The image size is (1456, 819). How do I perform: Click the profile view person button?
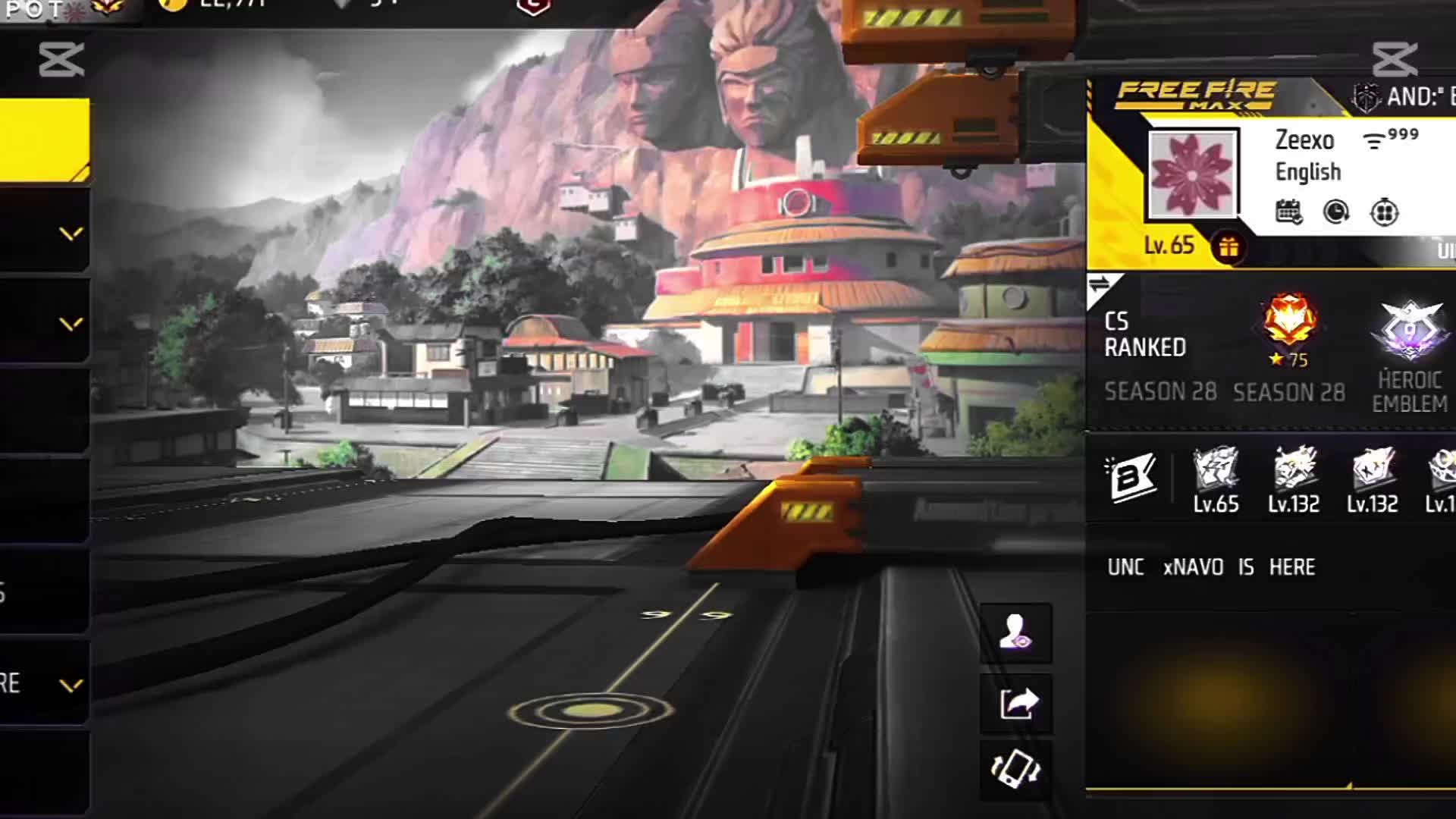1015,632
